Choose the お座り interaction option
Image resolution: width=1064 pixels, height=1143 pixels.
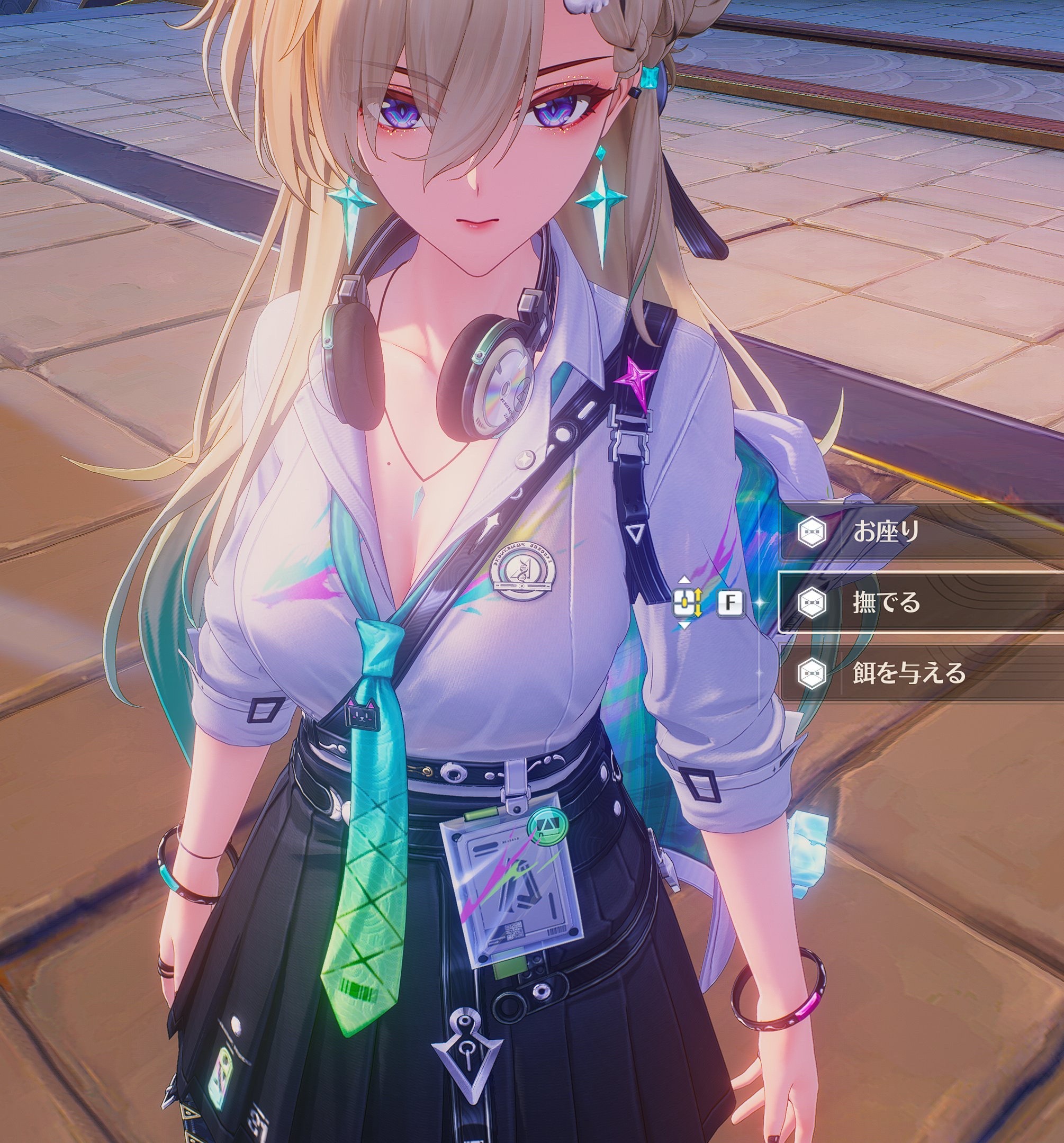coord(919,532)
